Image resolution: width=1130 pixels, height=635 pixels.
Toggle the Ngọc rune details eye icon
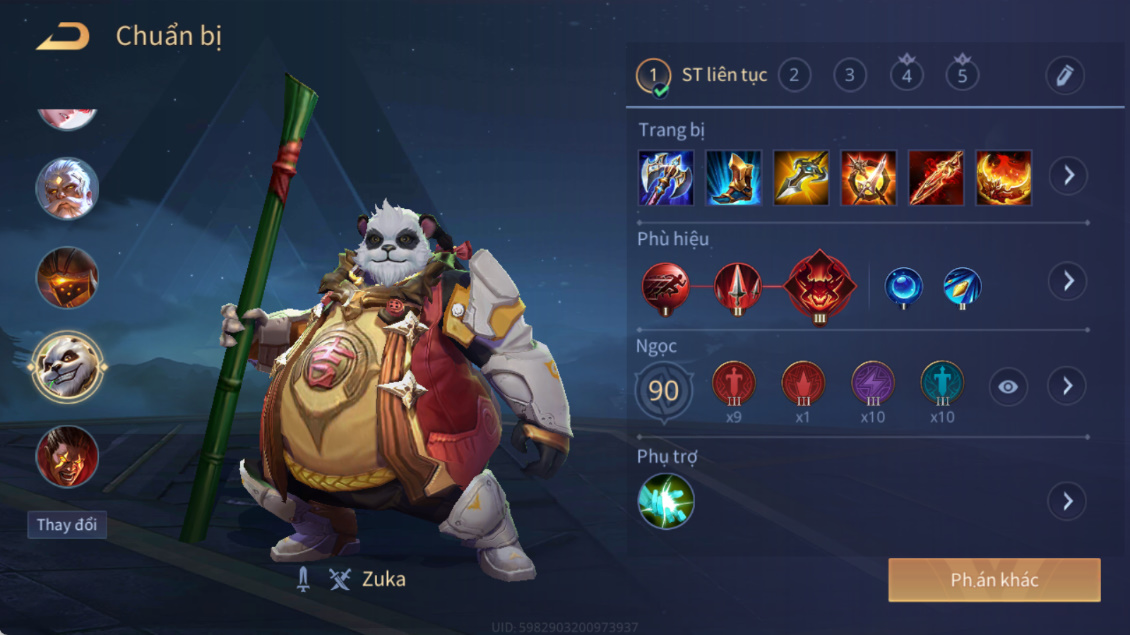[x=1008, y=387]
